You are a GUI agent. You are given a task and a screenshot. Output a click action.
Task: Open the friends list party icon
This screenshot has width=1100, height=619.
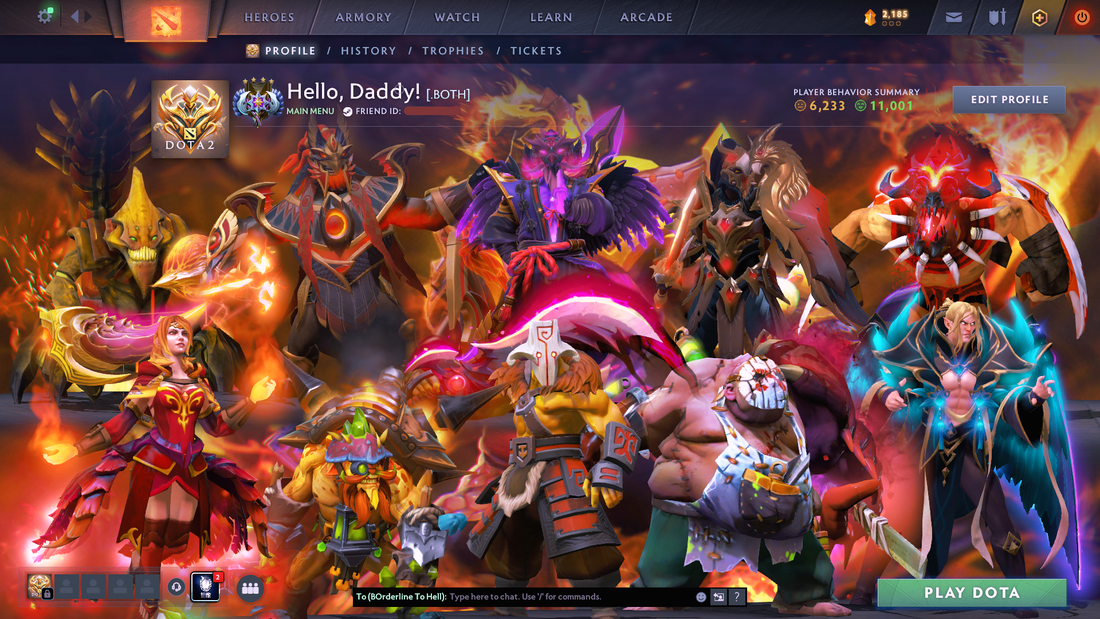click(x=250, y=588)
